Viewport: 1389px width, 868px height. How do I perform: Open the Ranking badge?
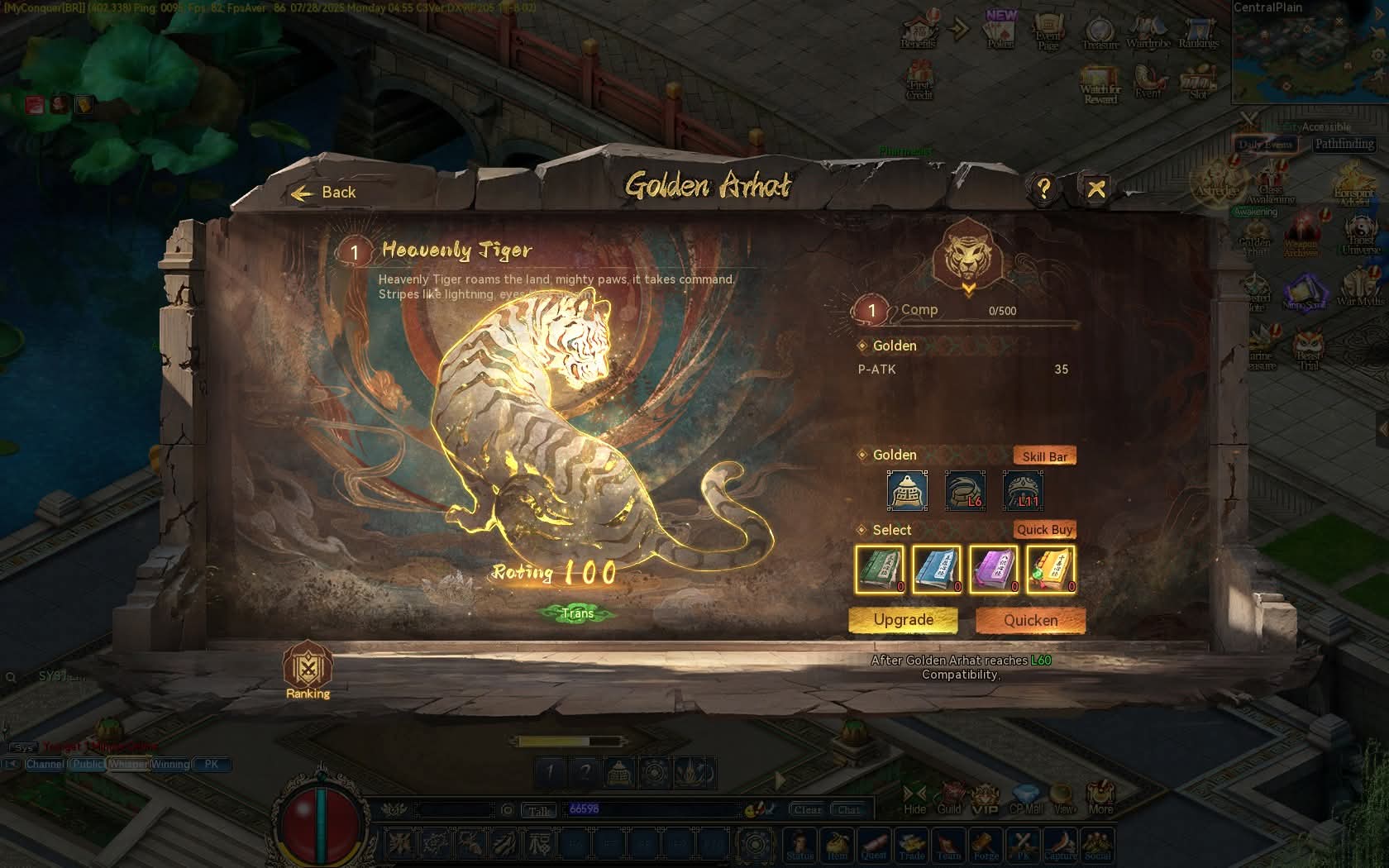308,670
